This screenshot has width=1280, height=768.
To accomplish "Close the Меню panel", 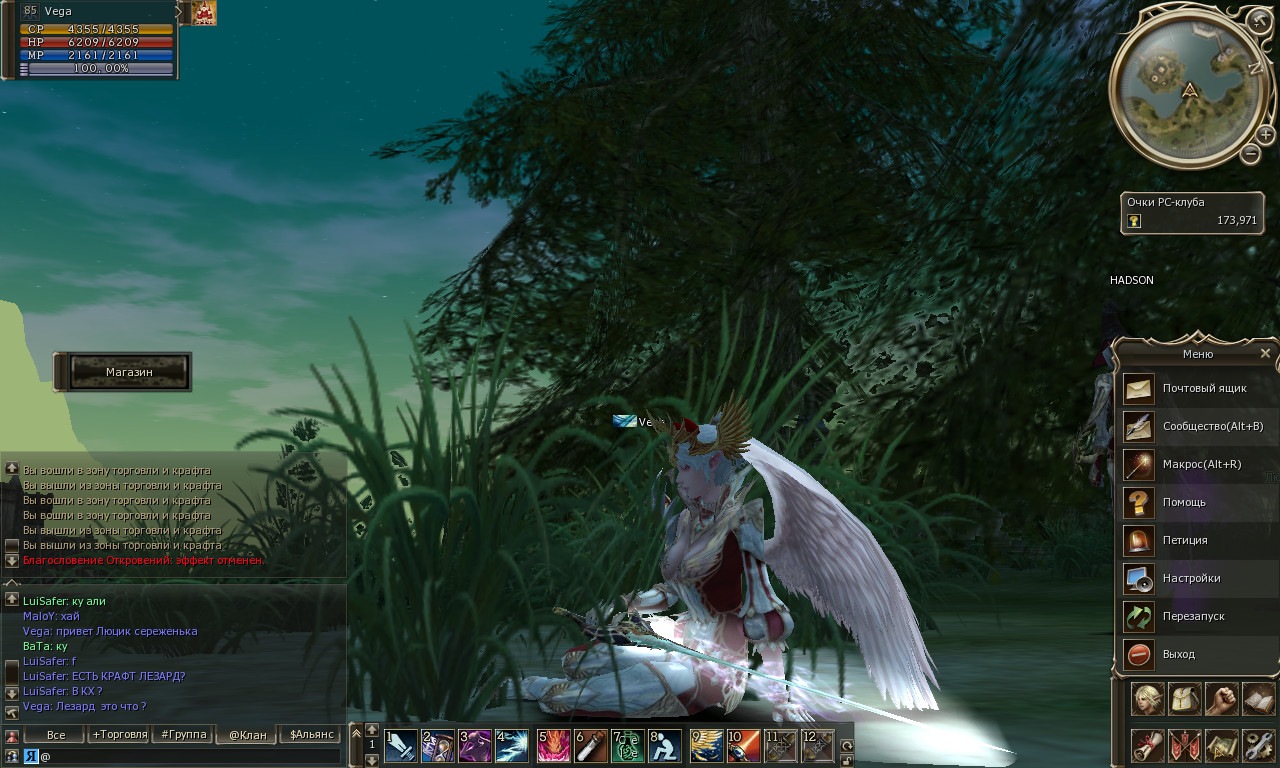I will (x=1265, y=353).
